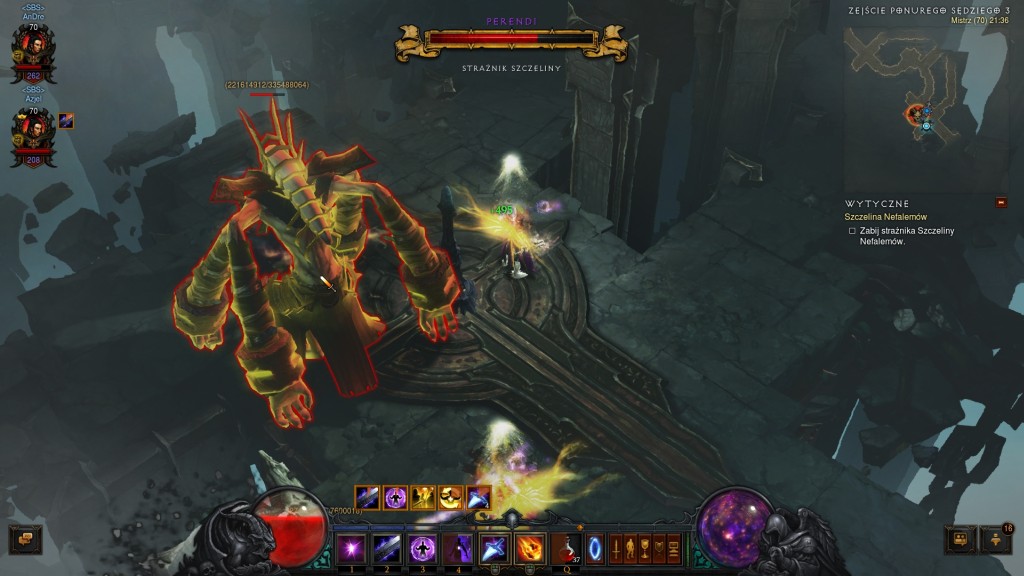Activate the purple starburst skill in slot 1
This screenshot has height=576, width=1024.
tap(350, 549)
